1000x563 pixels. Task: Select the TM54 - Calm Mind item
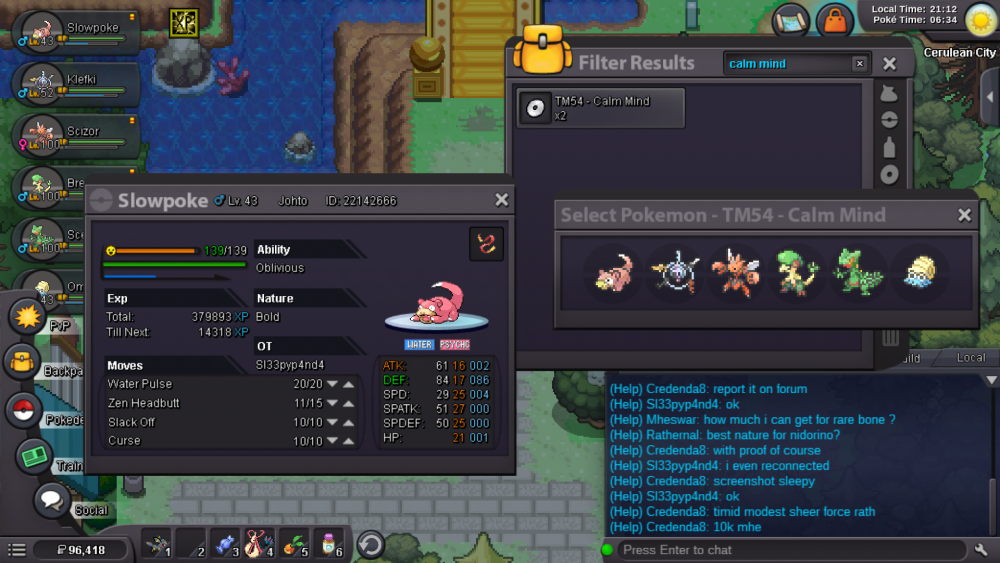601,108
